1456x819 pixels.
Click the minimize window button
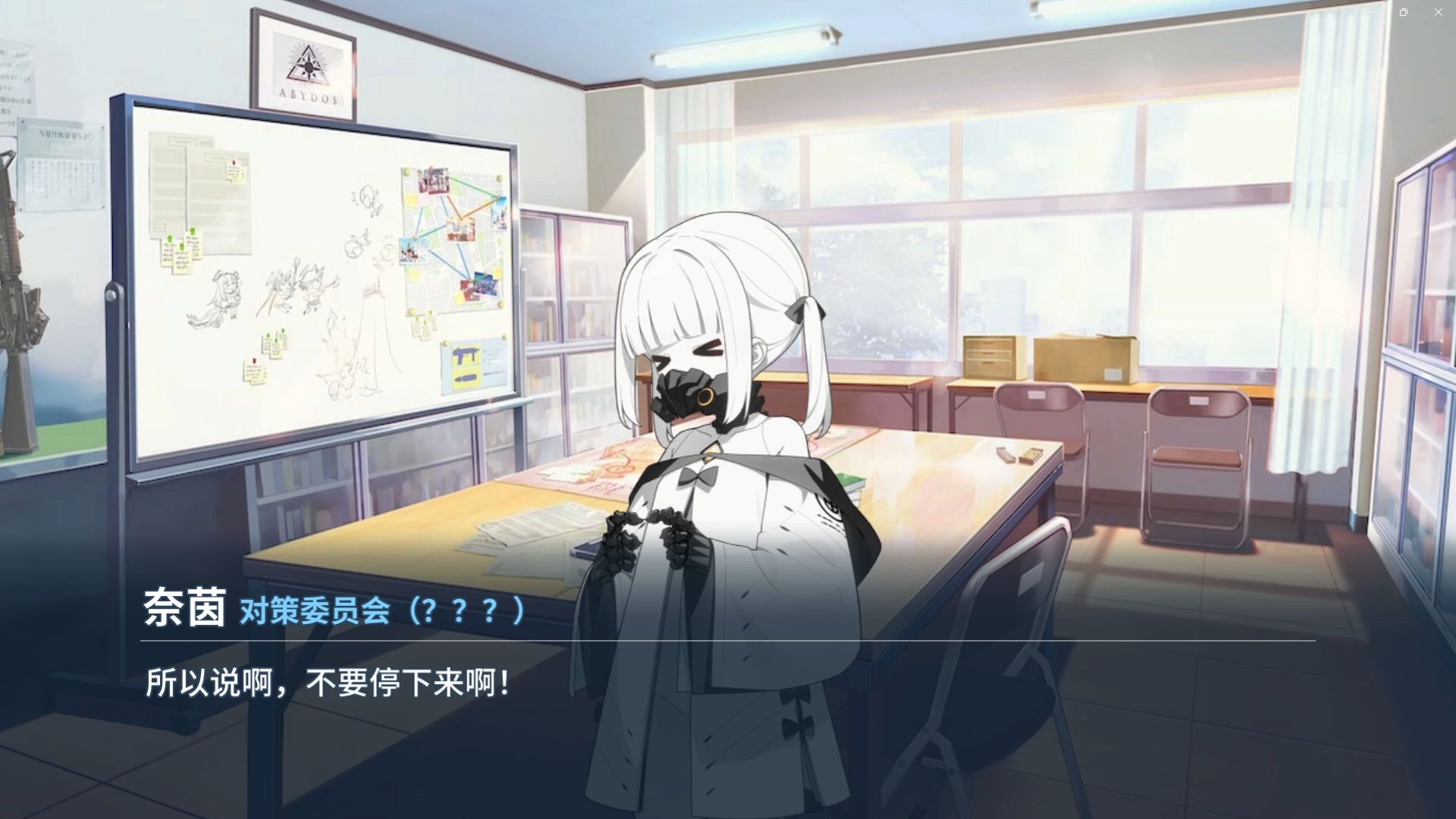tap(1370, 12)
